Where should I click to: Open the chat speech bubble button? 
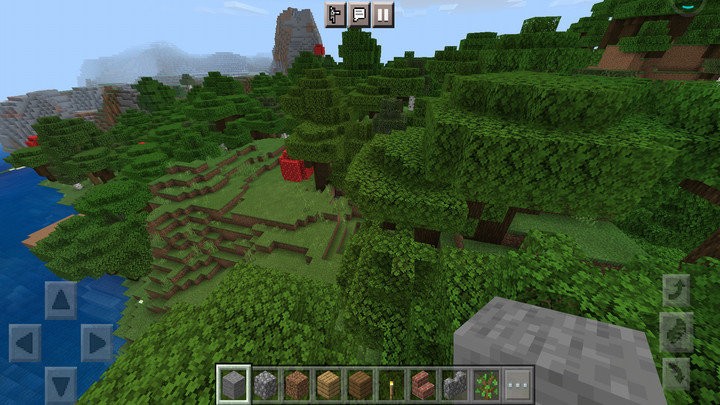(359, 14)
